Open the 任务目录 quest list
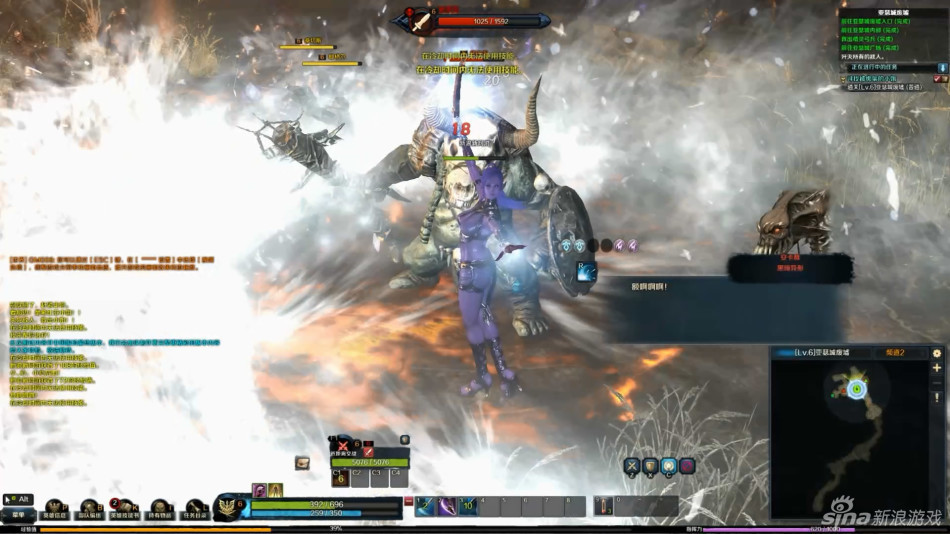The image size is (950, 534). pyautogui.click(x=194, y=510)
